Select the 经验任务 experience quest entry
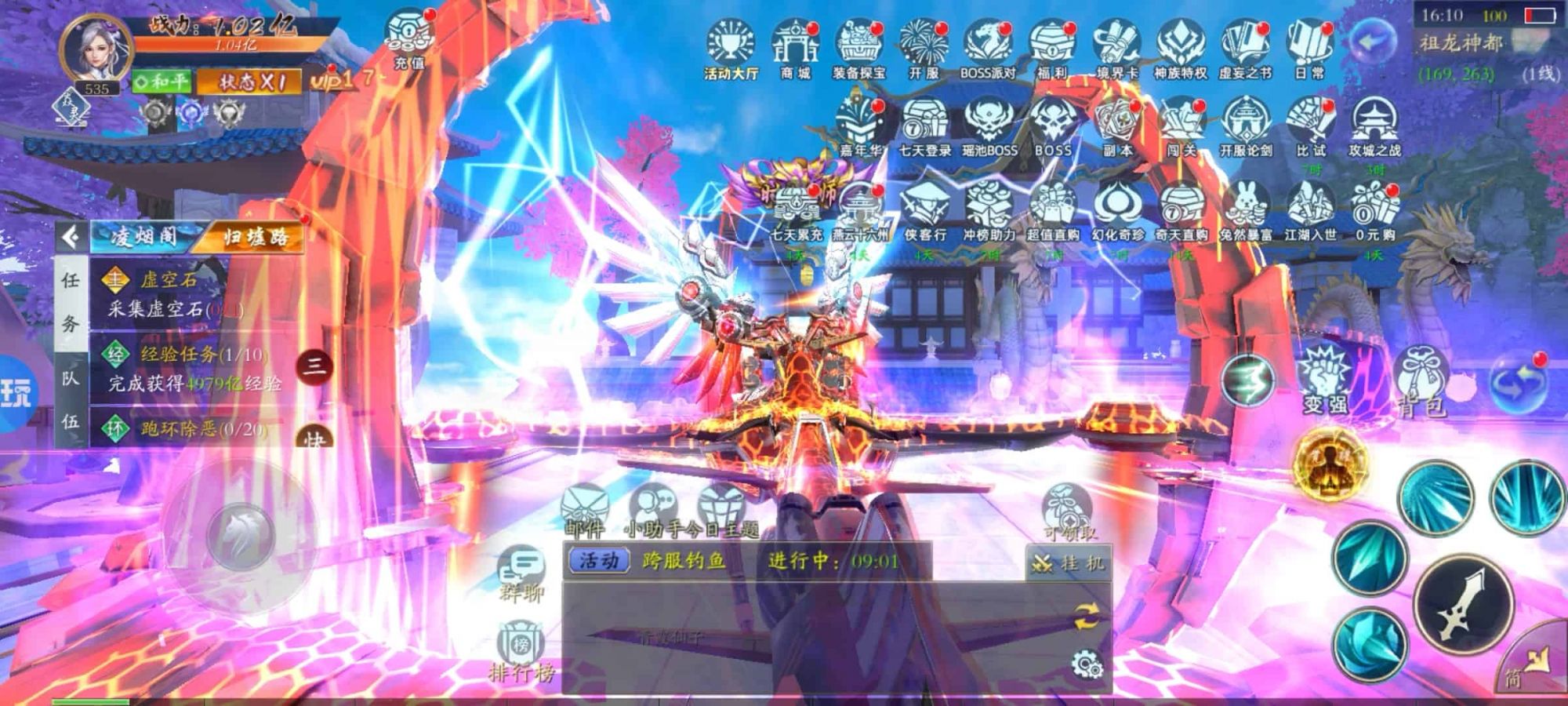The image size is (1568, 706). click(x=188, y=369)
